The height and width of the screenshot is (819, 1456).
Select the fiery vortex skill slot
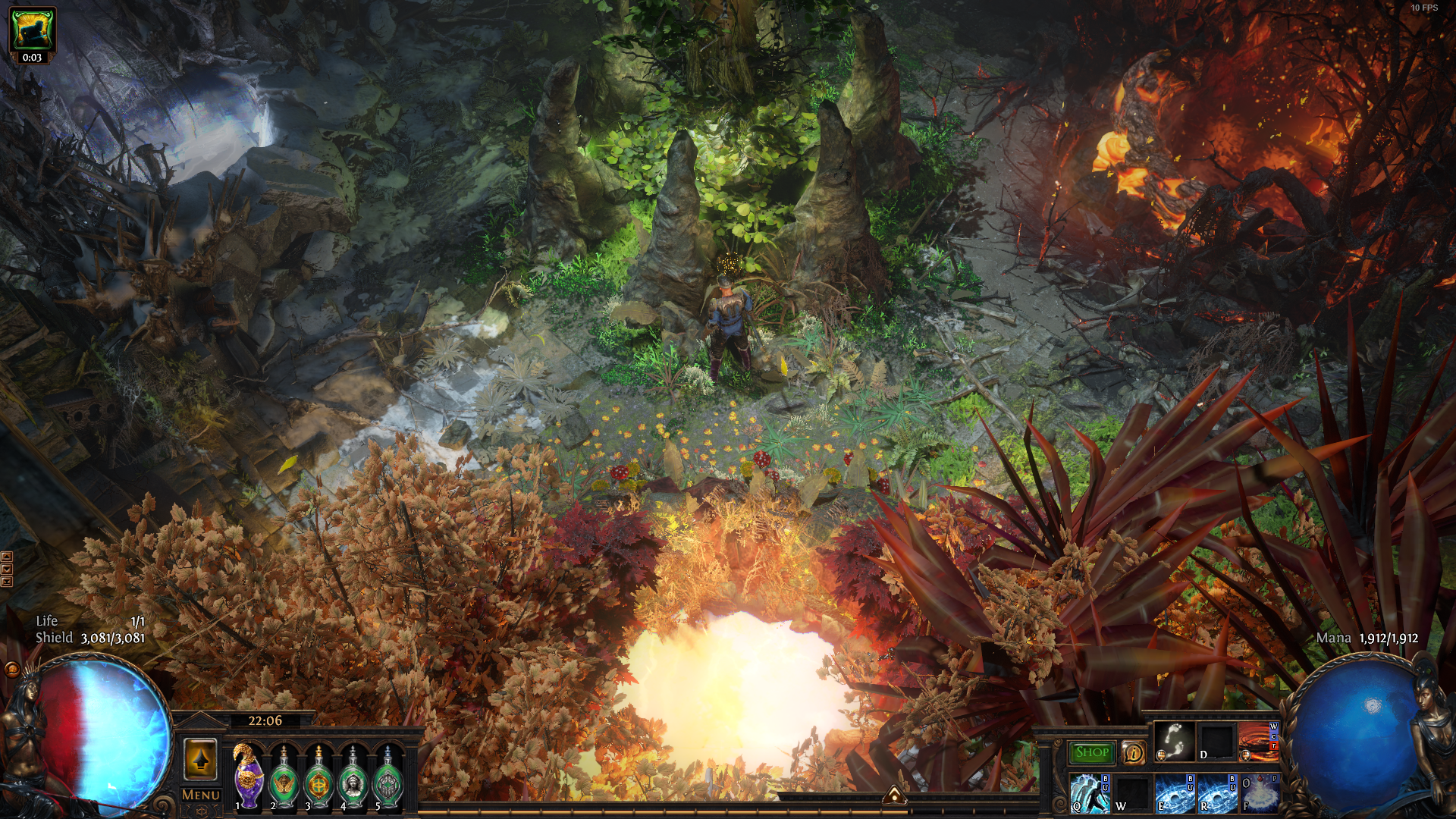(x=1257, y=741)
